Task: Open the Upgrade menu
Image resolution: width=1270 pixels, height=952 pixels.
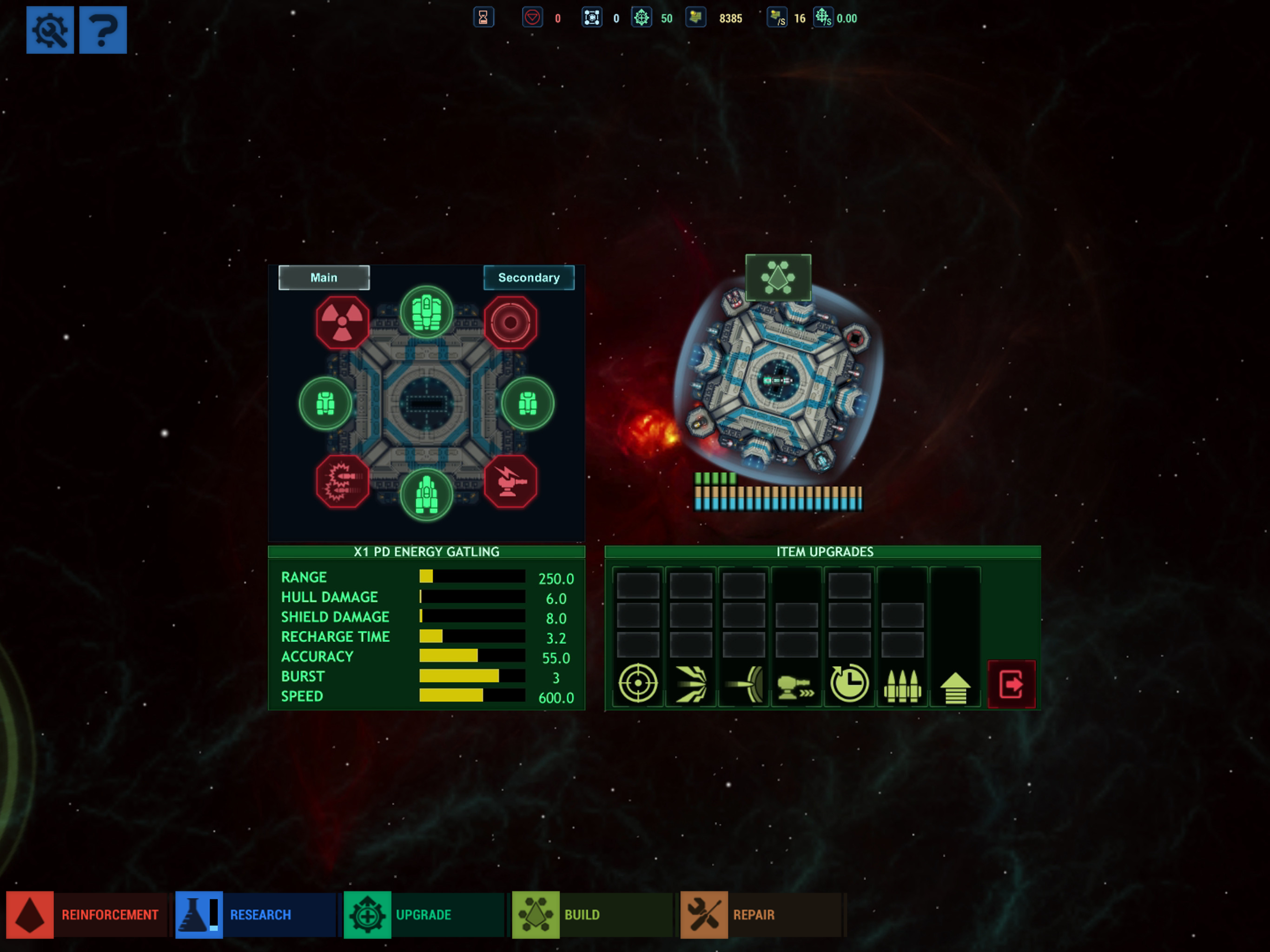Action: [423, 915]
